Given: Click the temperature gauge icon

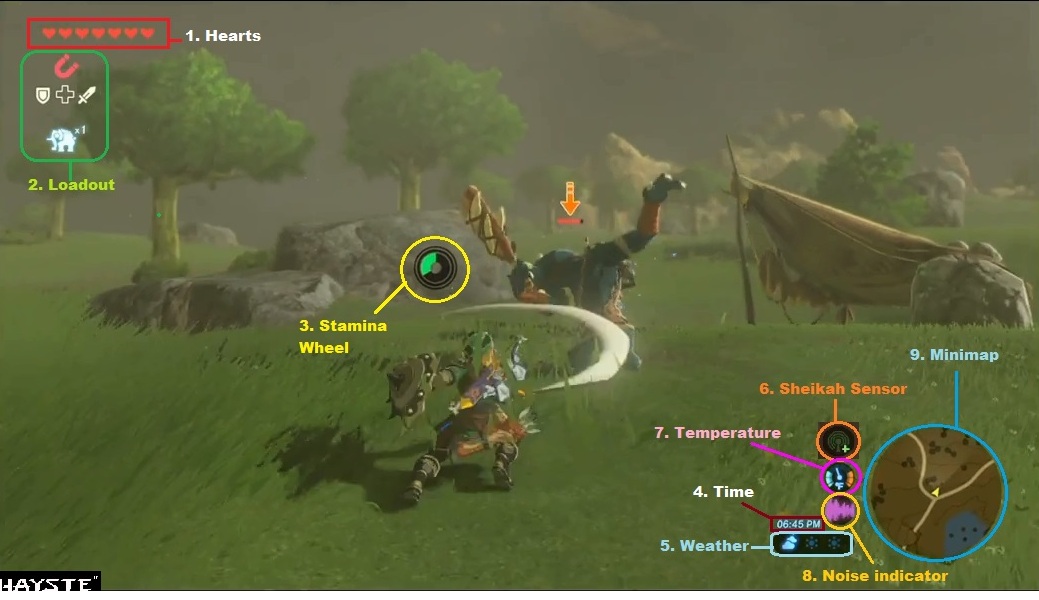Looking at the screenshot, I should point(840,477).
